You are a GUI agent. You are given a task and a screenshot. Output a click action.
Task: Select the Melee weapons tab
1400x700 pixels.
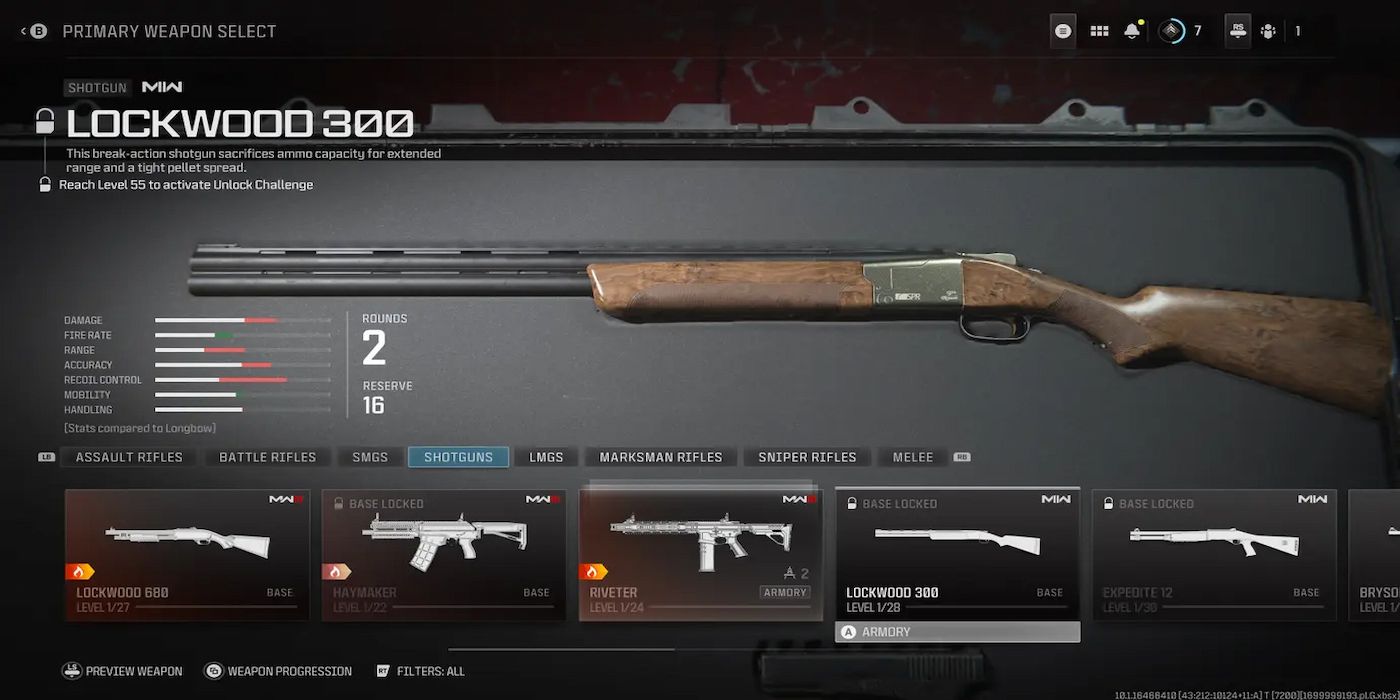click(x=912, y=457)
